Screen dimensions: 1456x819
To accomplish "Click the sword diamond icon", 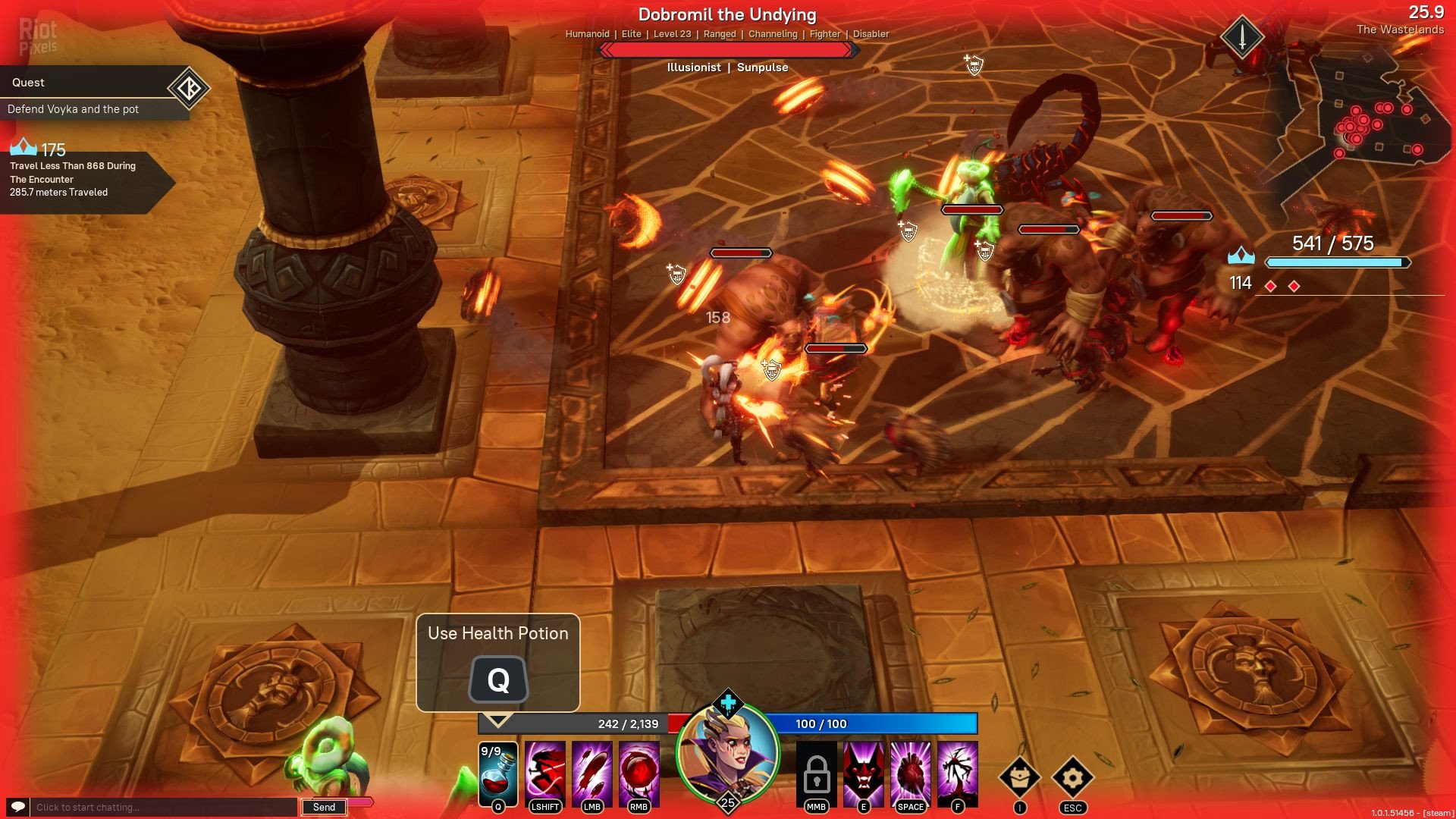I will (x=1242, y=36).
